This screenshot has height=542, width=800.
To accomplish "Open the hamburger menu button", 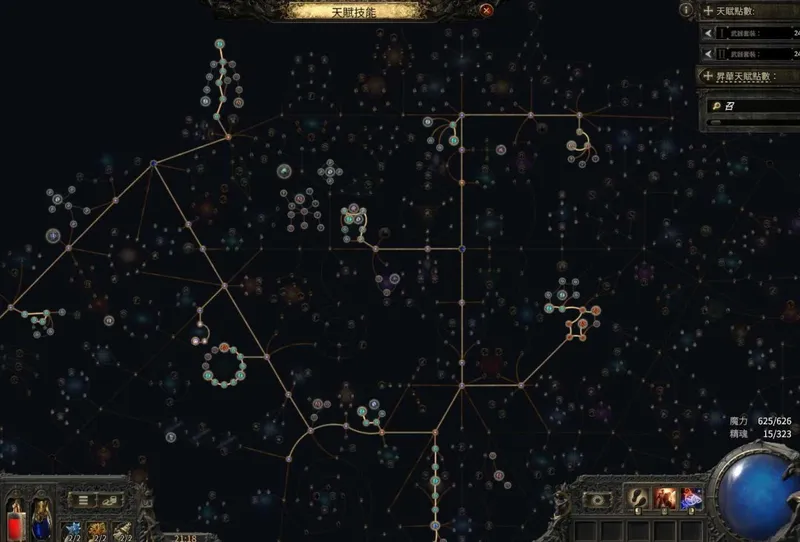I will pos(85,499).
